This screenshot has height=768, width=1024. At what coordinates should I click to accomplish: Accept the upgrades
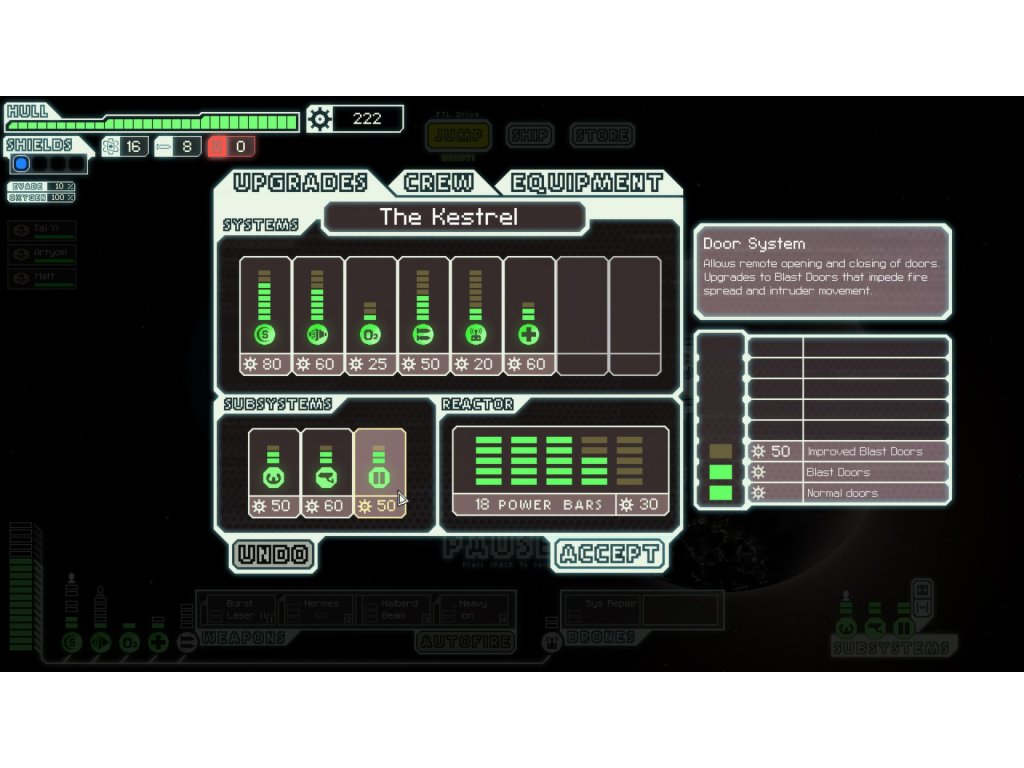coord(608,554)
